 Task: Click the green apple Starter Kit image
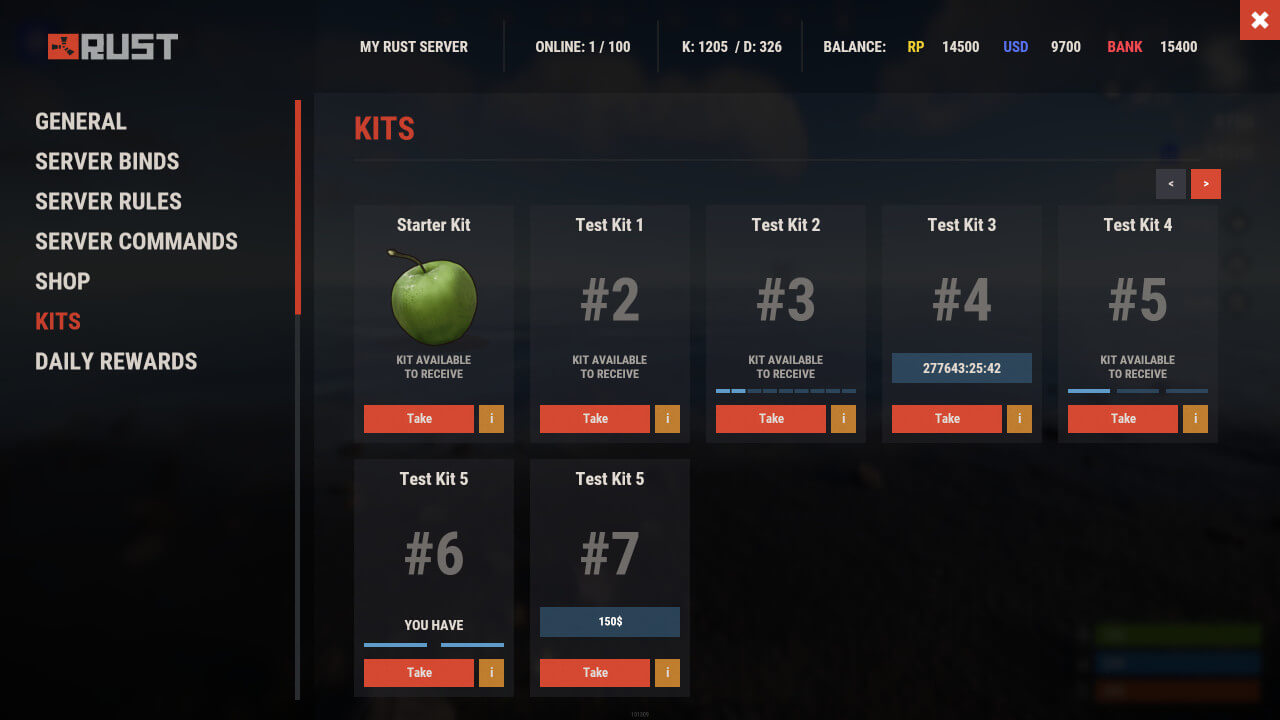click(434, 298)
